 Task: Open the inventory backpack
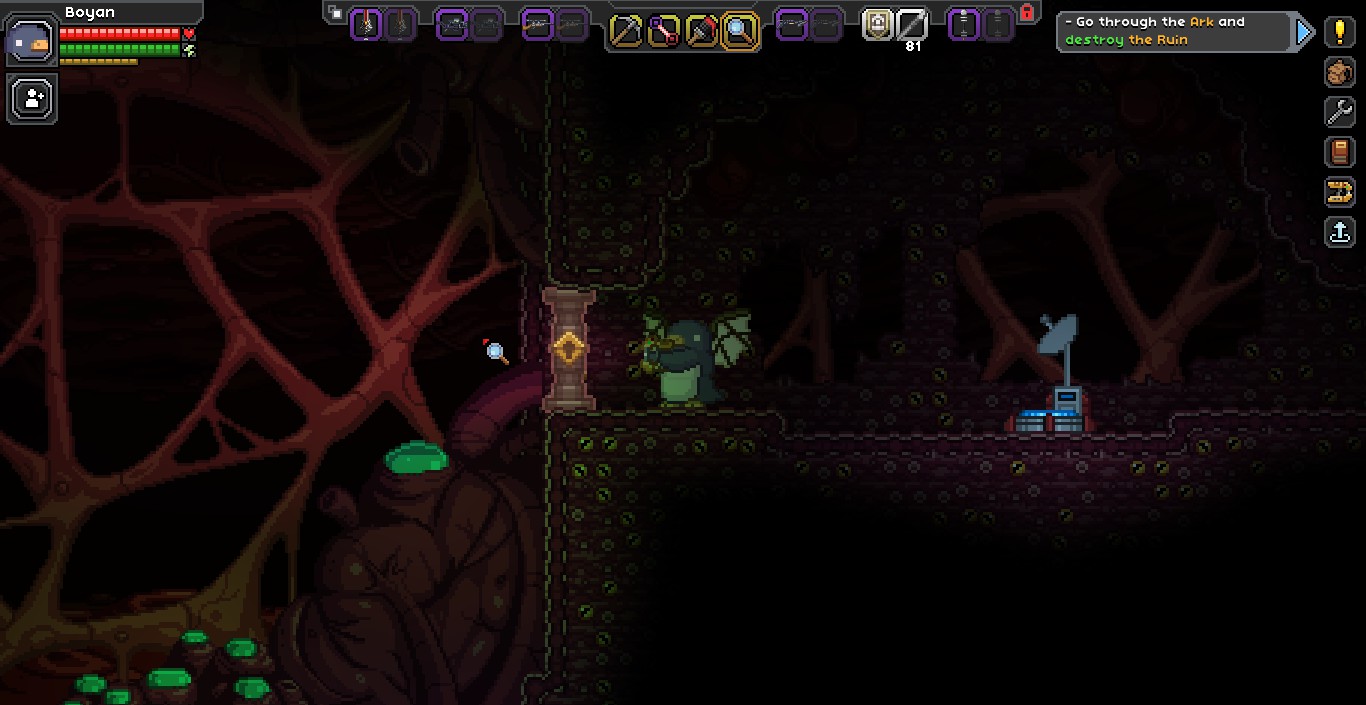(x=1340, y=72)
